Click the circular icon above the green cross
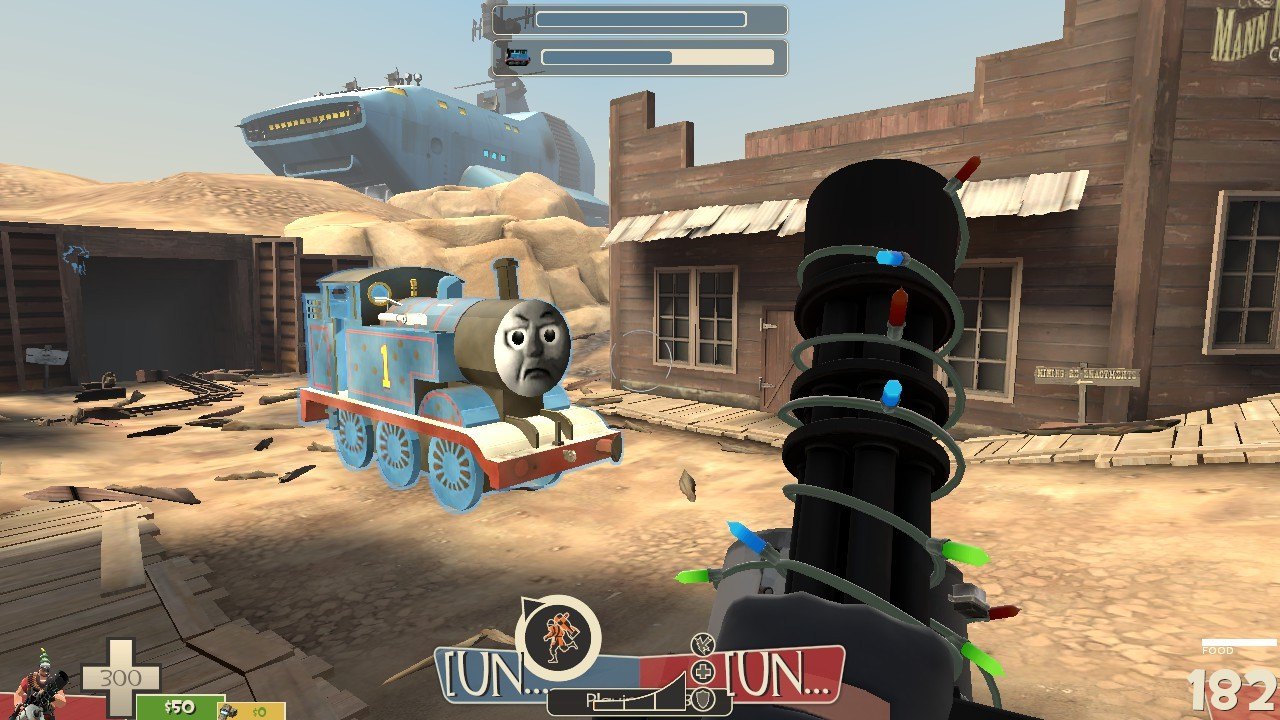The image size is (1280, 720). click(701, 643)
